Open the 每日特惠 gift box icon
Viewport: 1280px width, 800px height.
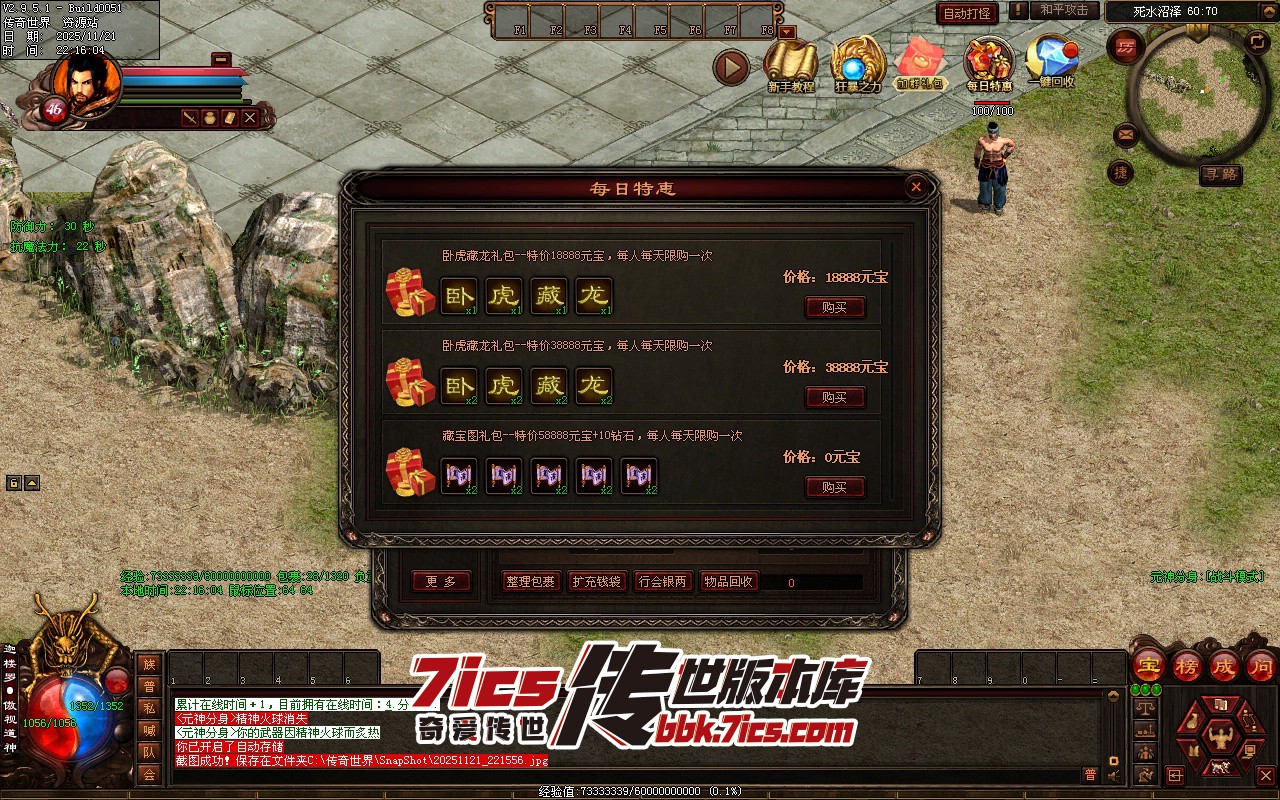click(x=989, y=63)
